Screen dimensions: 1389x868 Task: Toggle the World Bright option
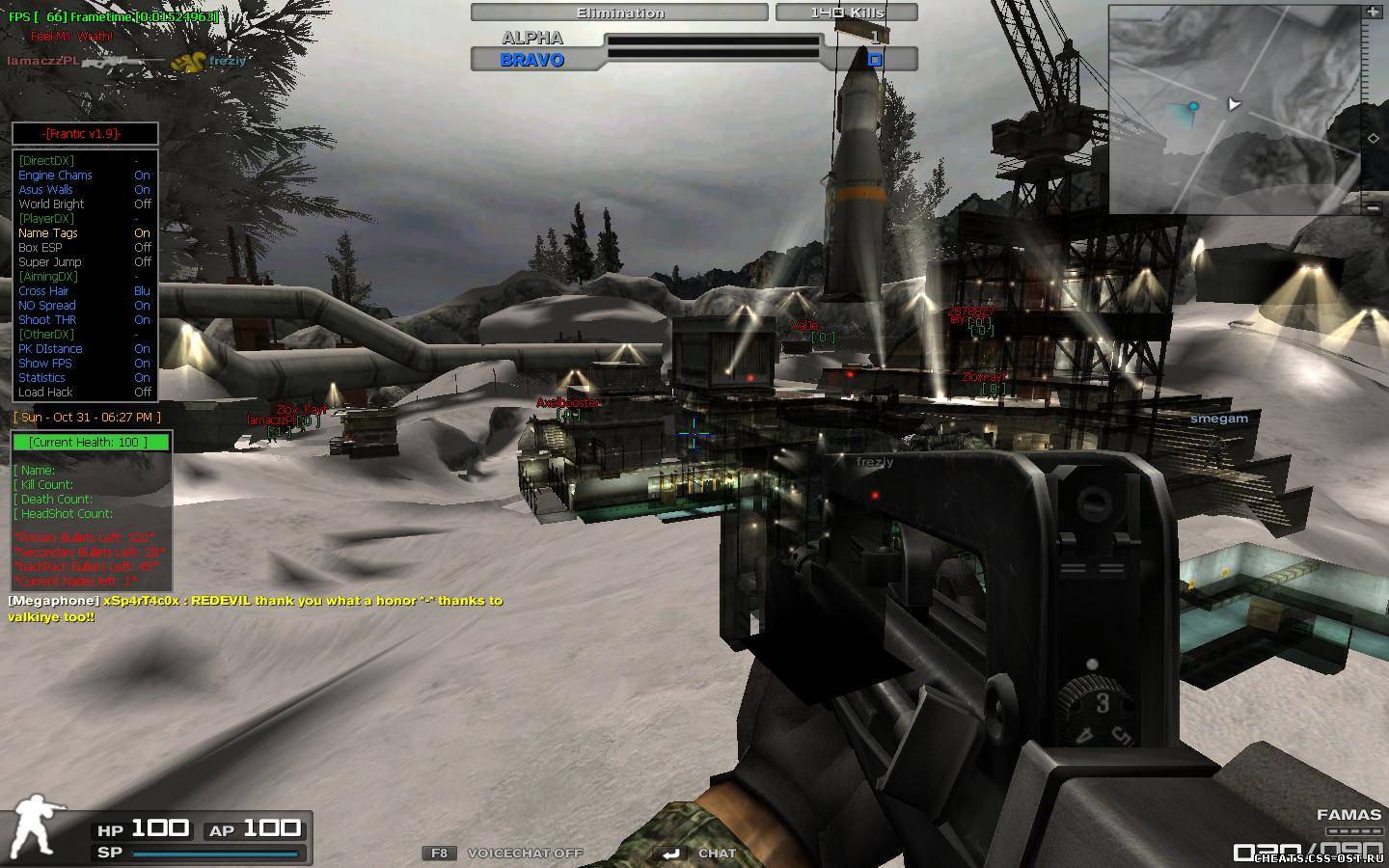(x=51, y=204)
